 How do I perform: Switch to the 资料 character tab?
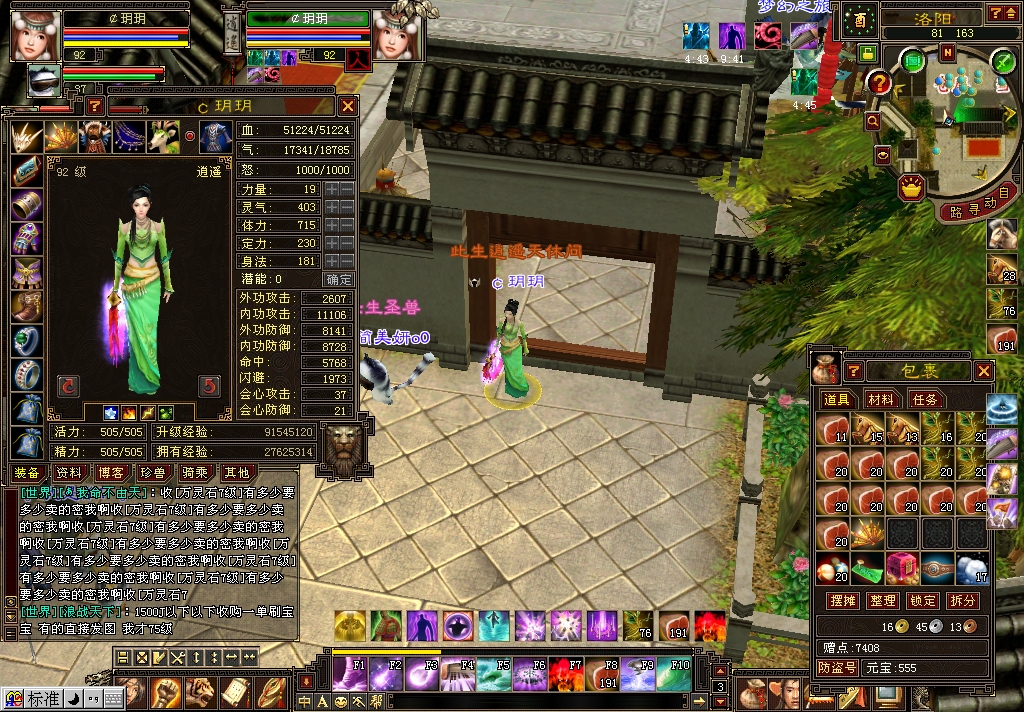(68, 472)
